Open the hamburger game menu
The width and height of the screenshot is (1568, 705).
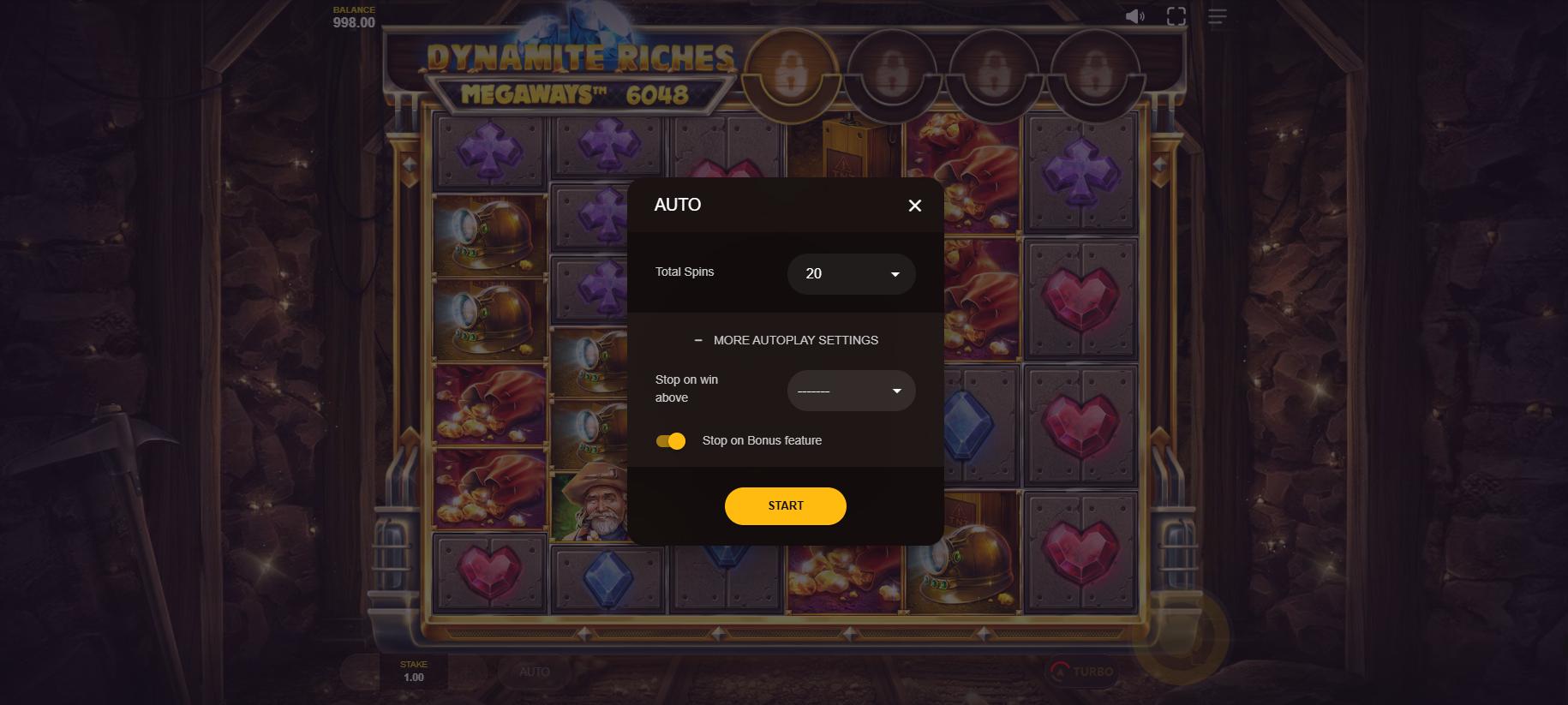tap(1218, 16)
